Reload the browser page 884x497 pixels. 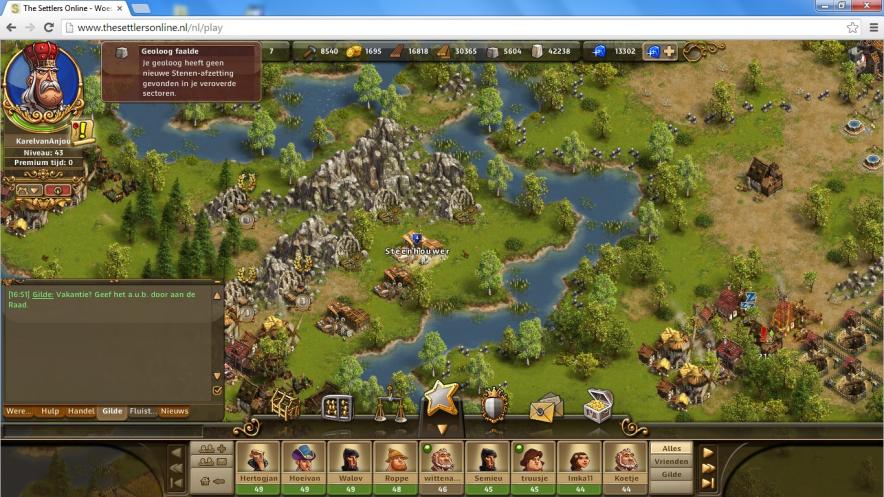(48, 27)
